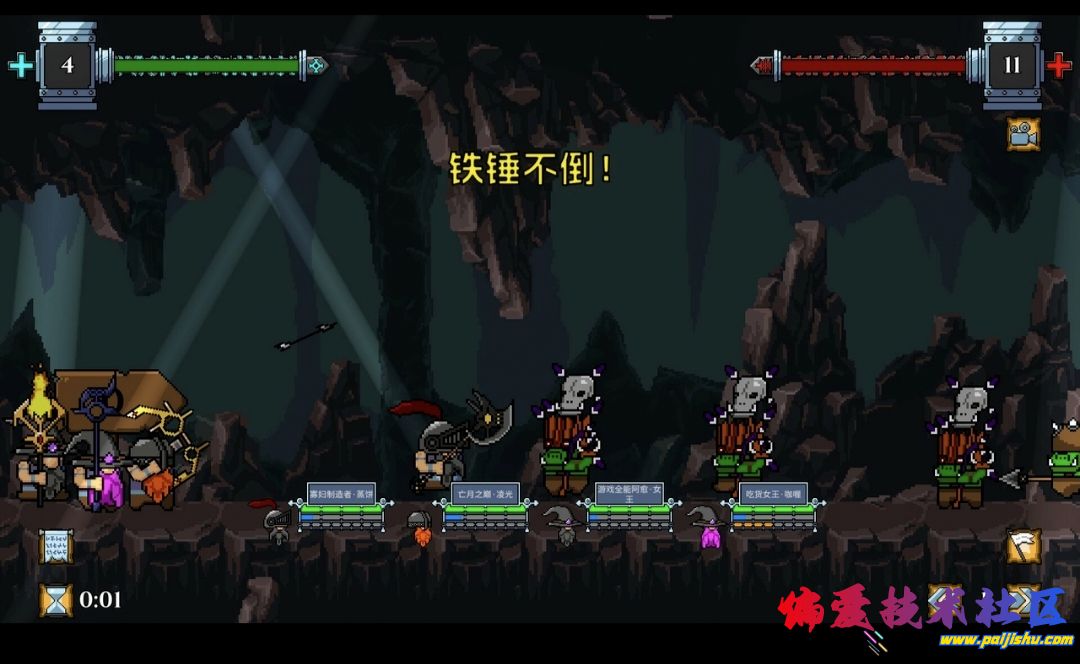Toggle the camera view icon
The height and width of the screenshot is (664, 1080).
coord(1022,135)
